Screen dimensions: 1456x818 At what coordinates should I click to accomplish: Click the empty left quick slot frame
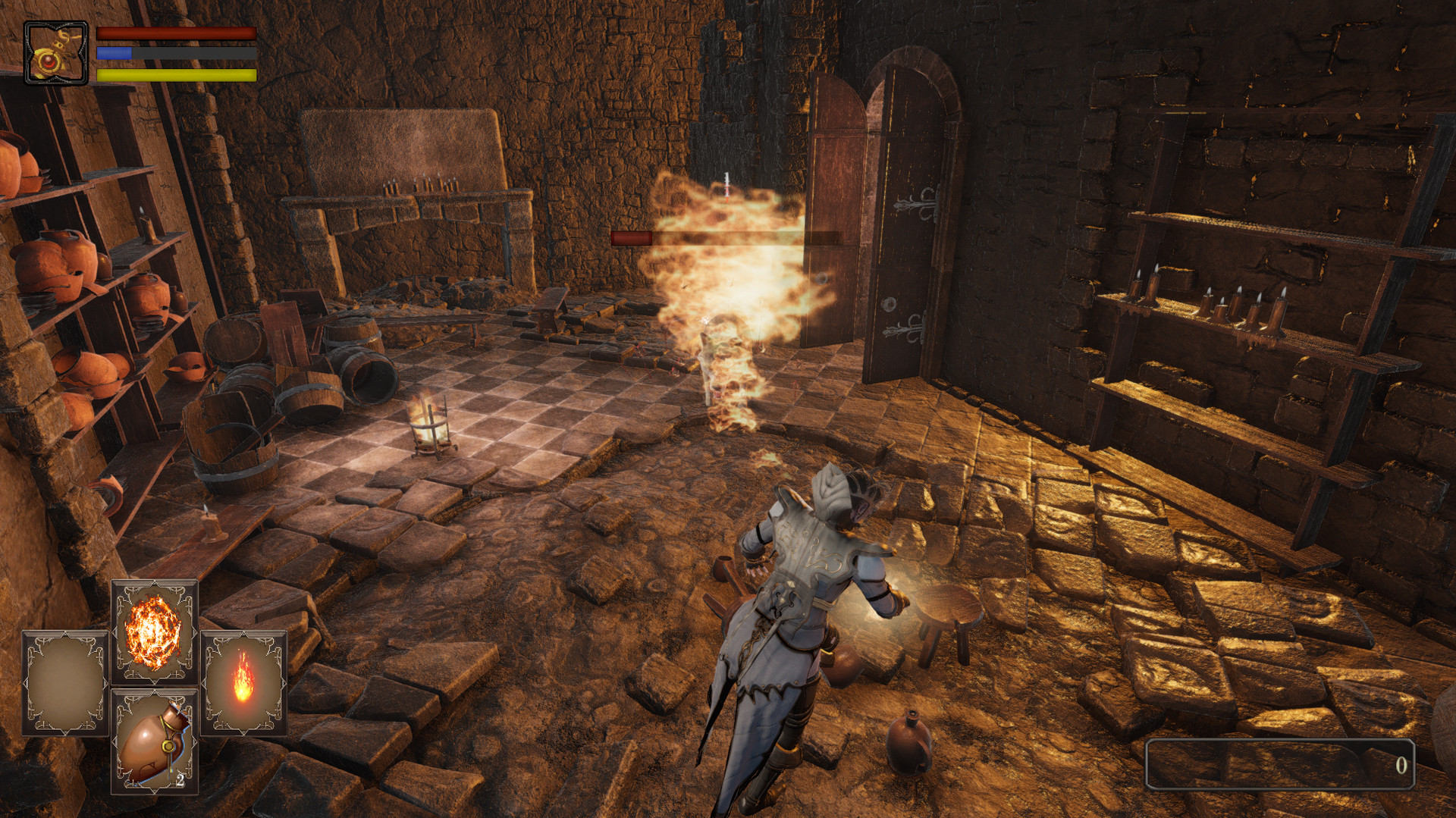point(63,682)
